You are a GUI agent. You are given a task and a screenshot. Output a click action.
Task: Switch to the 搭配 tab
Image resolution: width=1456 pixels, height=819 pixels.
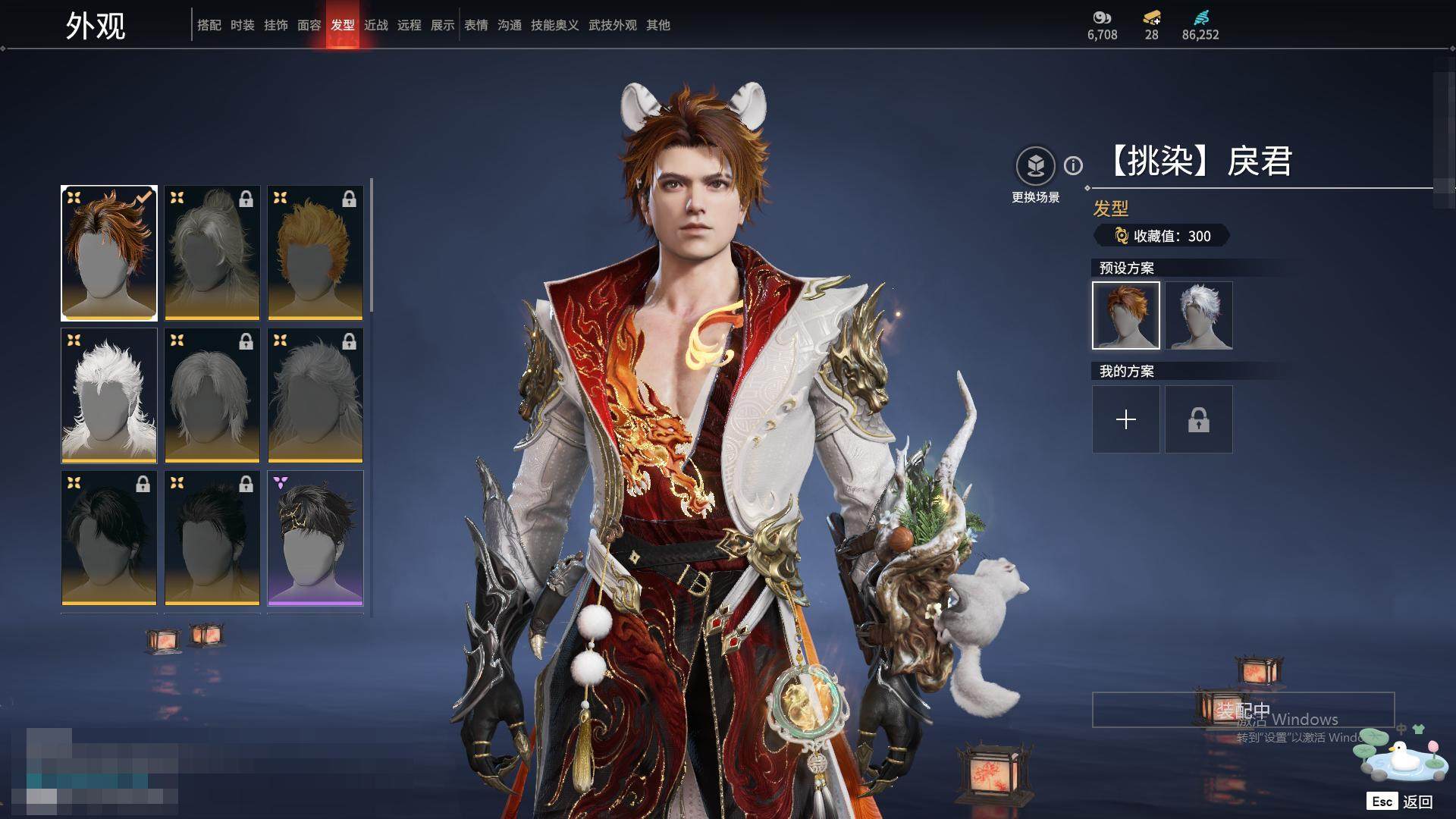point(209,25)
